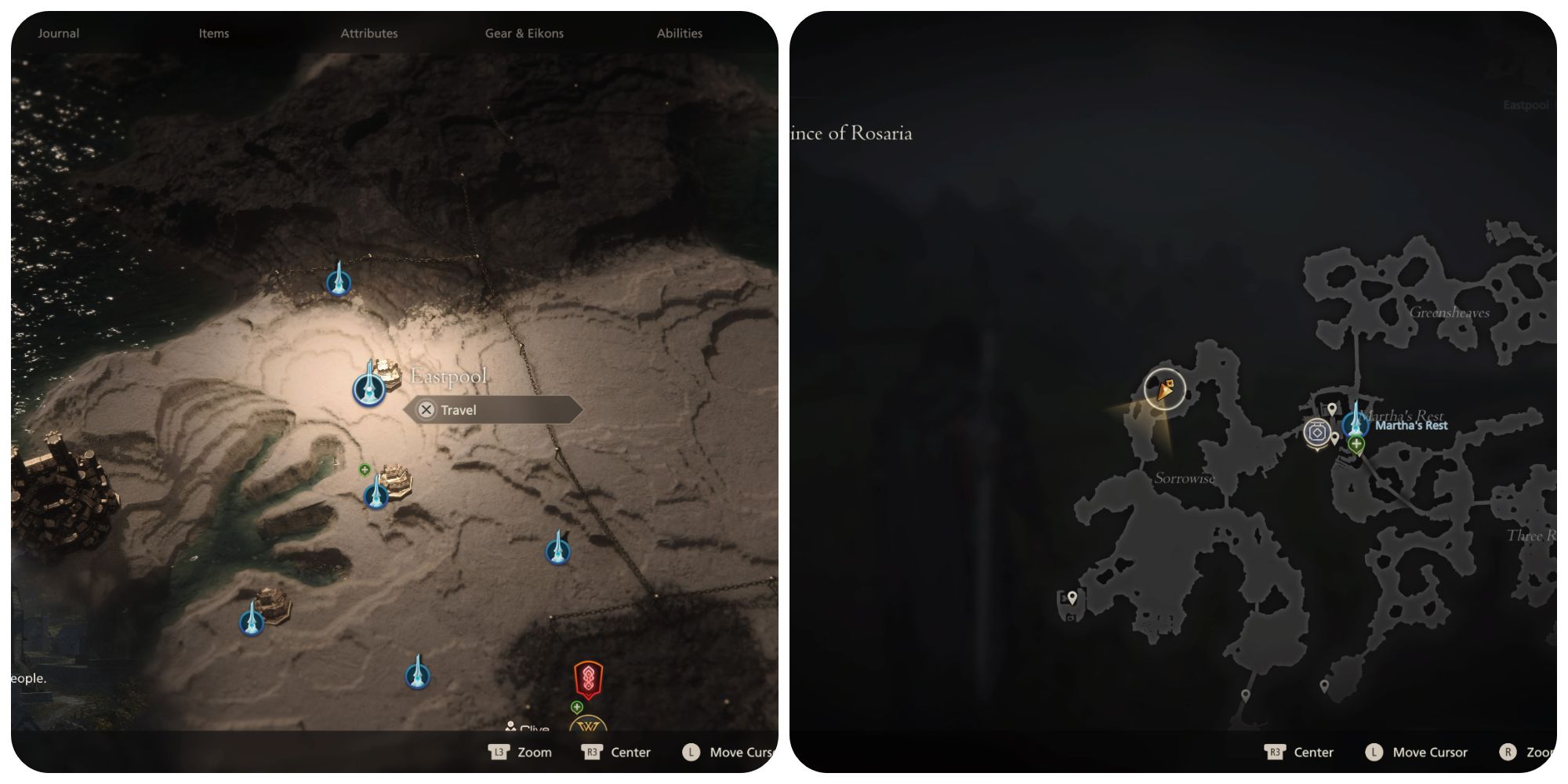Click the Martha's Rest location label
Screen dimensions: 1568x784
point(1411,425)
